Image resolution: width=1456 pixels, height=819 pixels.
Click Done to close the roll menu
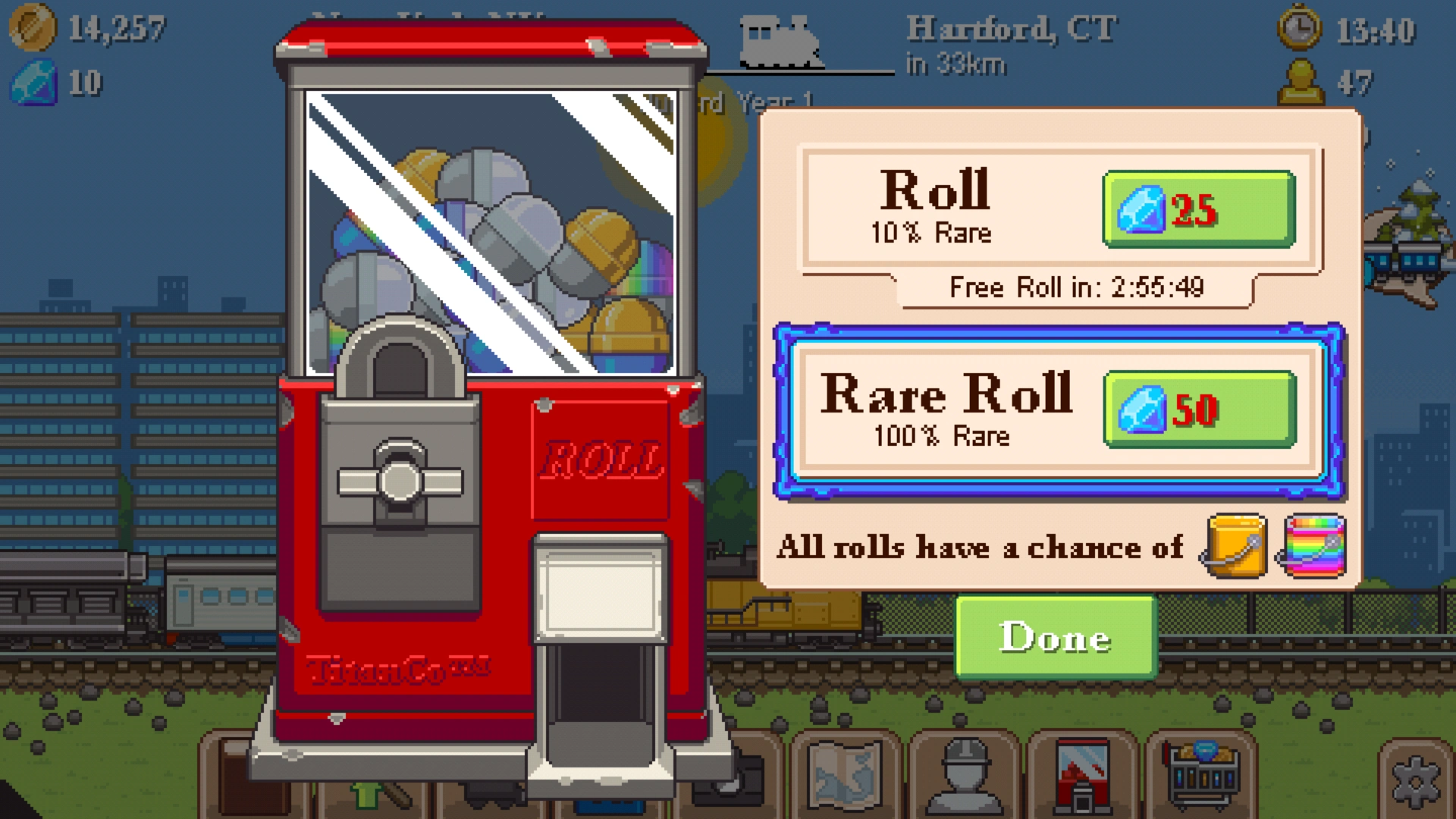(x=1055, y=637)
